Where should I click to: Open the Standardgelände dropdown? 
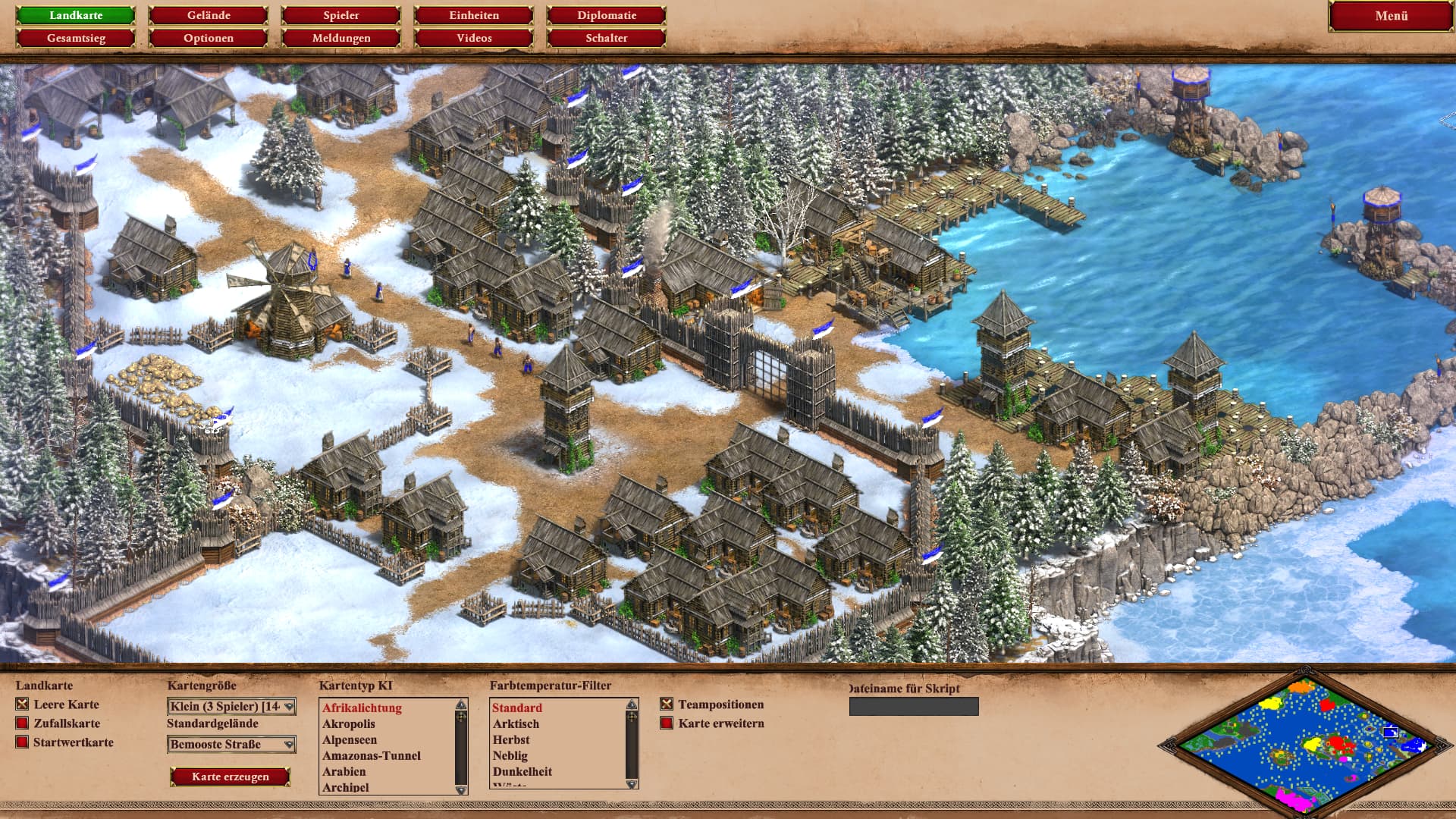point(231,745)
